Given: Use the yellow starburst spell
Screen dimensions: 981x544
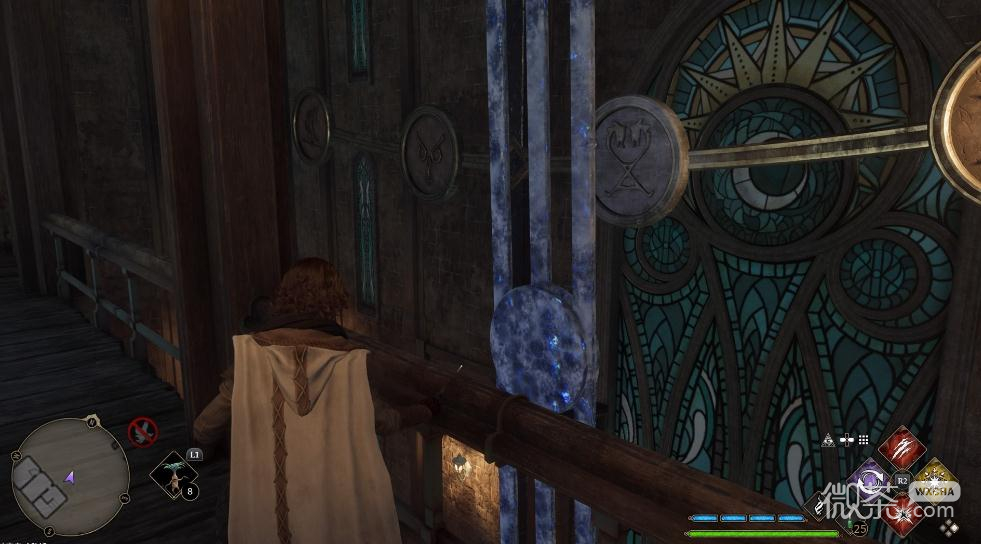Looking at the screenshot, I should tap(935, 479).
